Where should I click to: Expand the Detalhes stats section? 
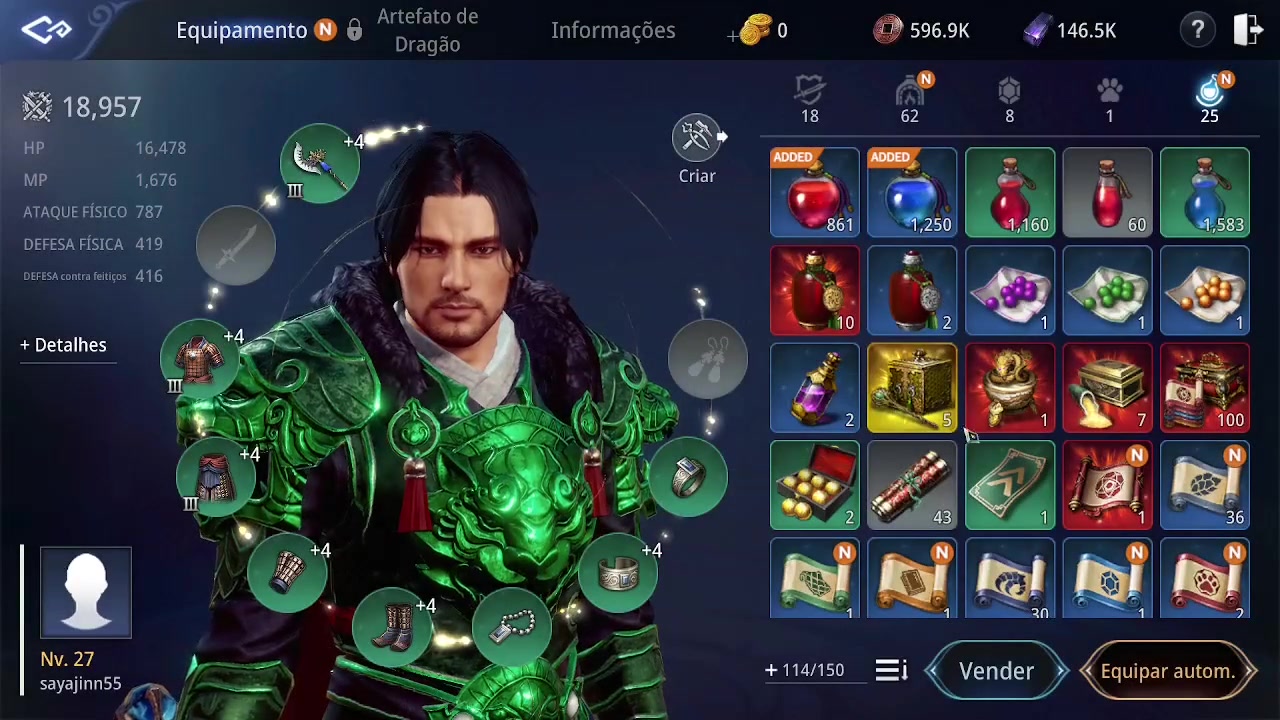[x=63, y=345]
